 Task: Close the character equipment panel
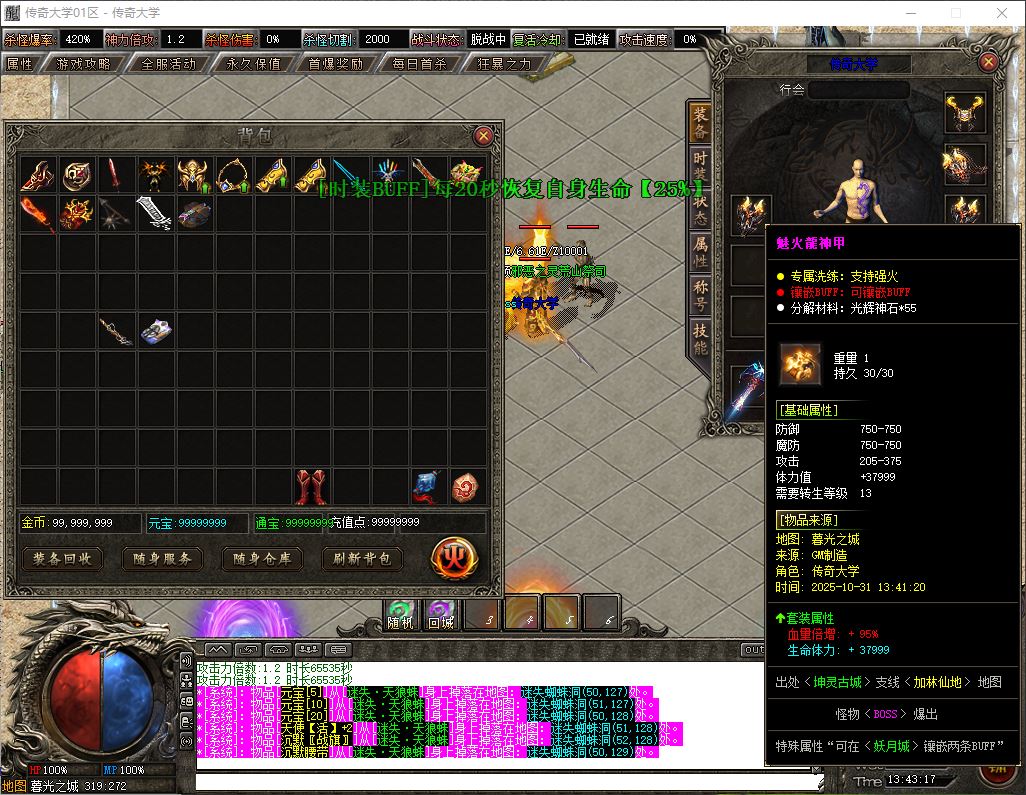[x=989, y=62]
